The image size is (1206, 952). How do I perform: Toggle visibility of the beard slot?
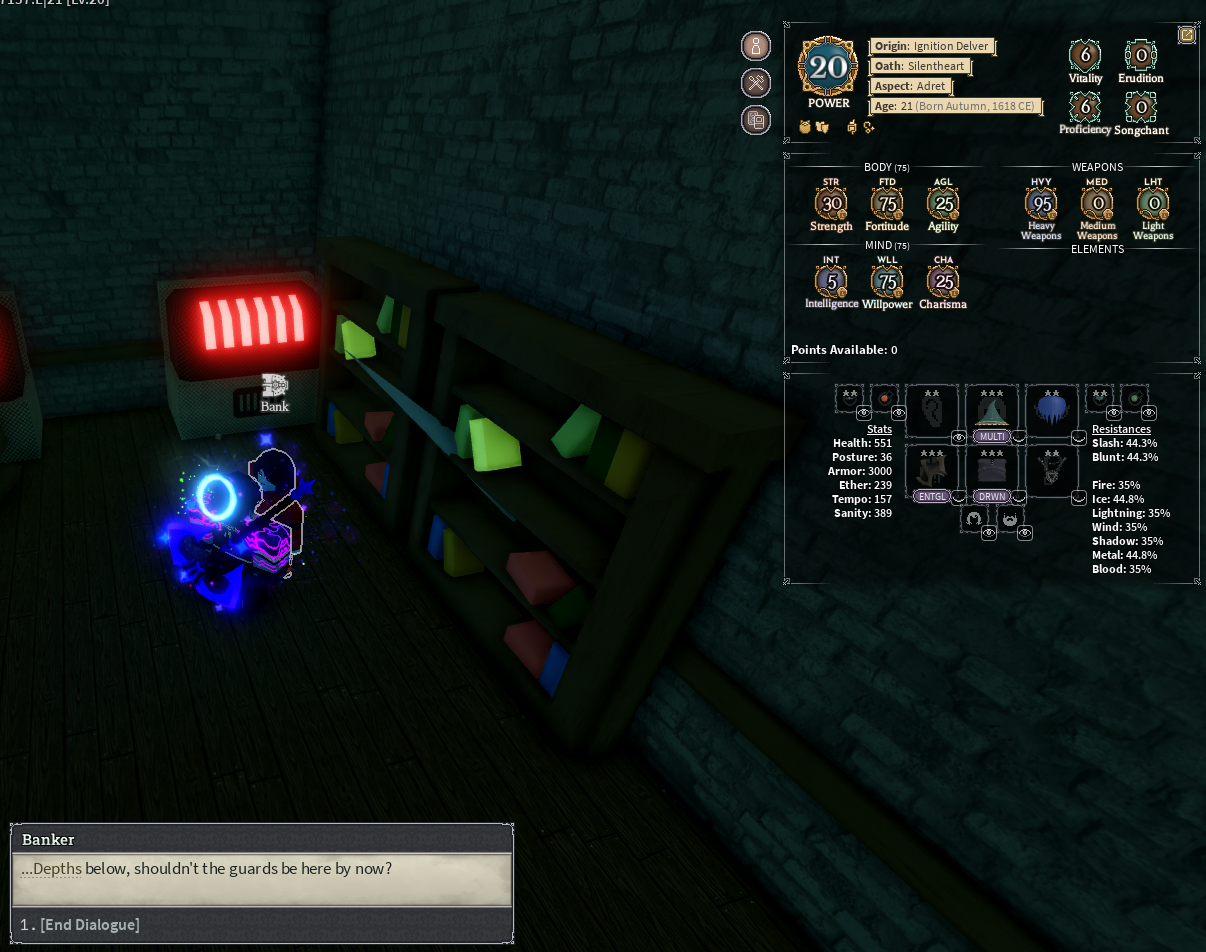tap(1025, 533)
